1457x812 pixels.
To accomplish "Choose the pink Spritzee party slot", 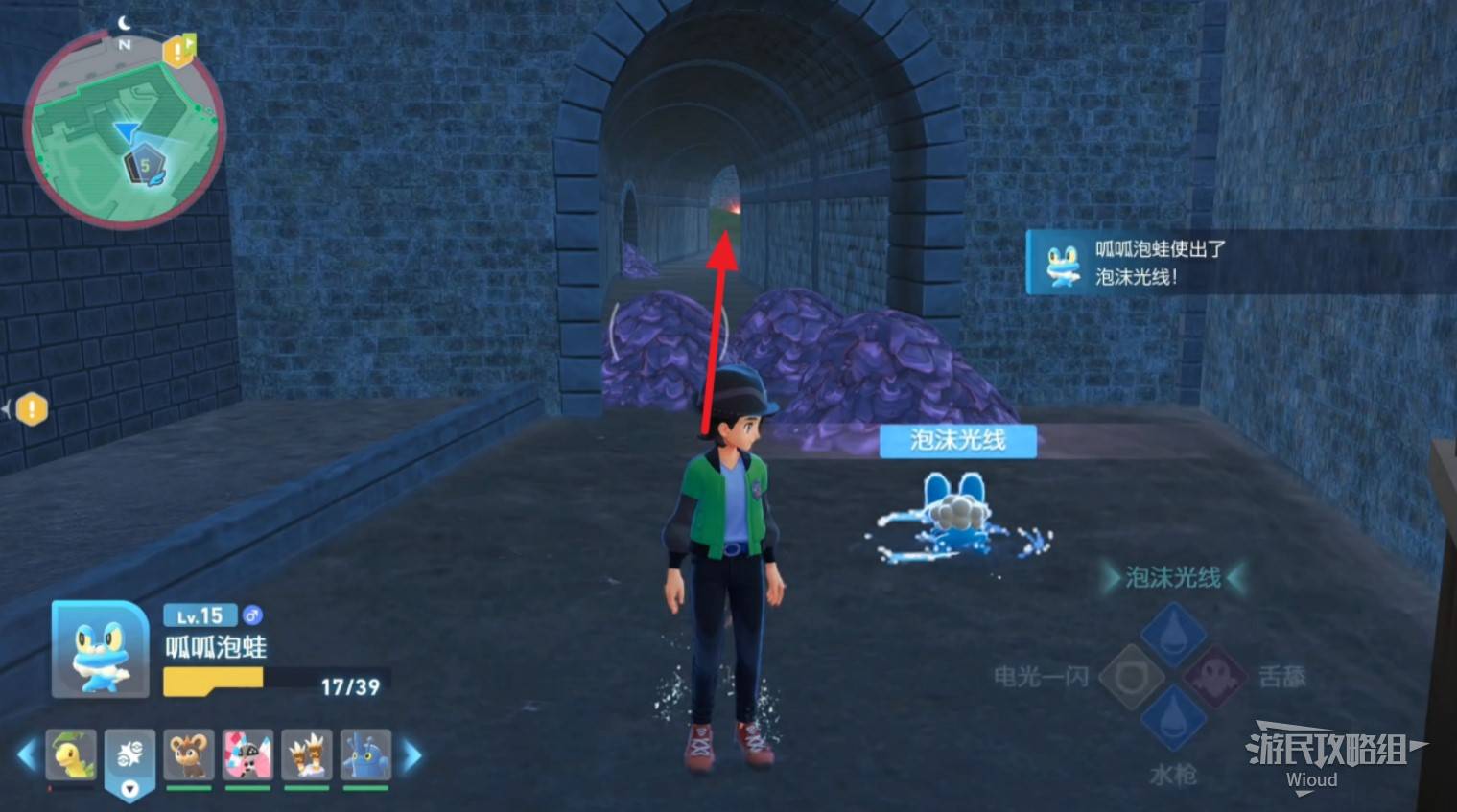I will tap(247, 756).
